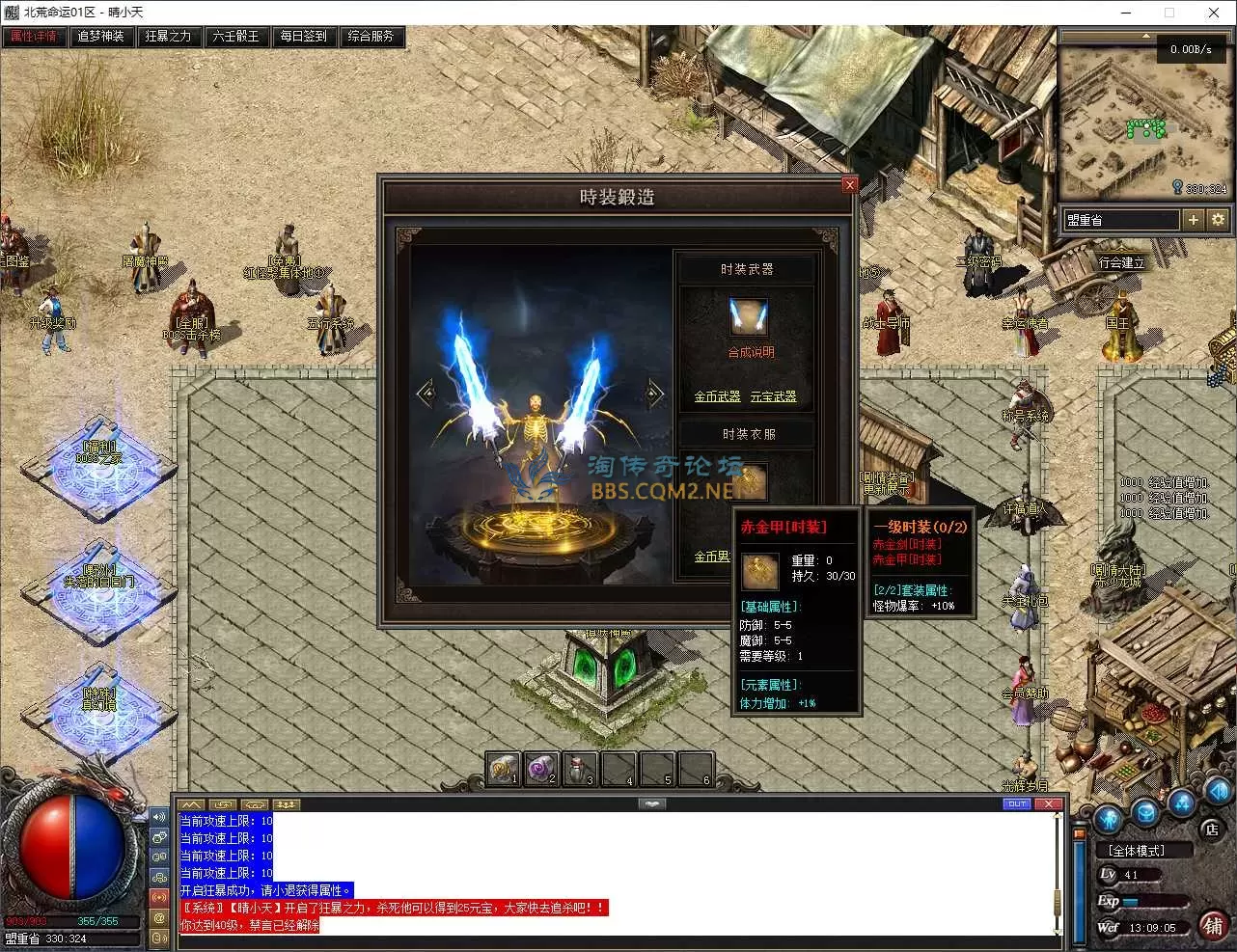Open the 追梦神装 menu
This screenshot has height=952, width=1237.
coord(100,37)
